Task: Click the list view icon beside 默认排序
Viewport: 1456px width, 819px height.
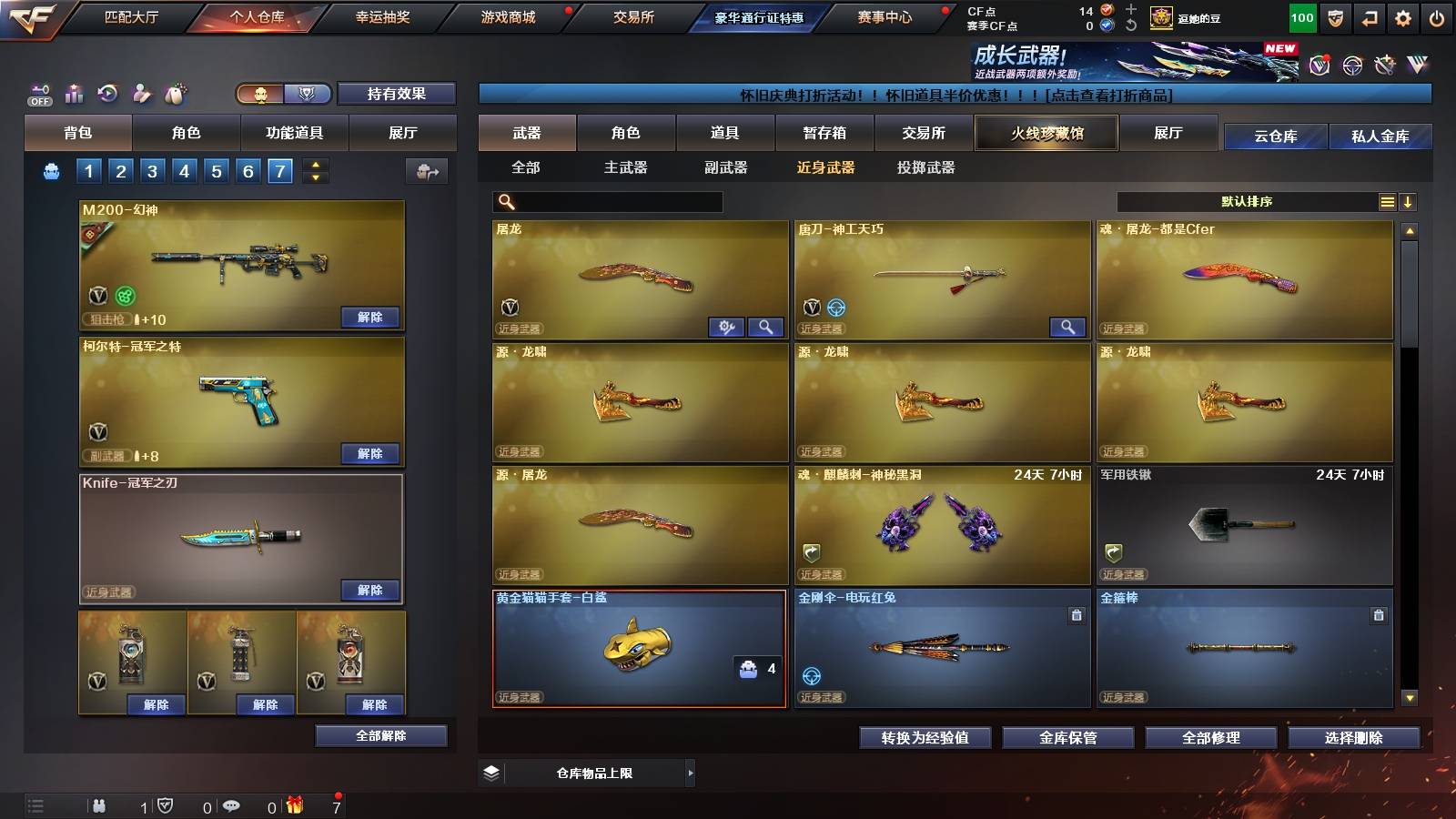Action: pos(1387,201)
